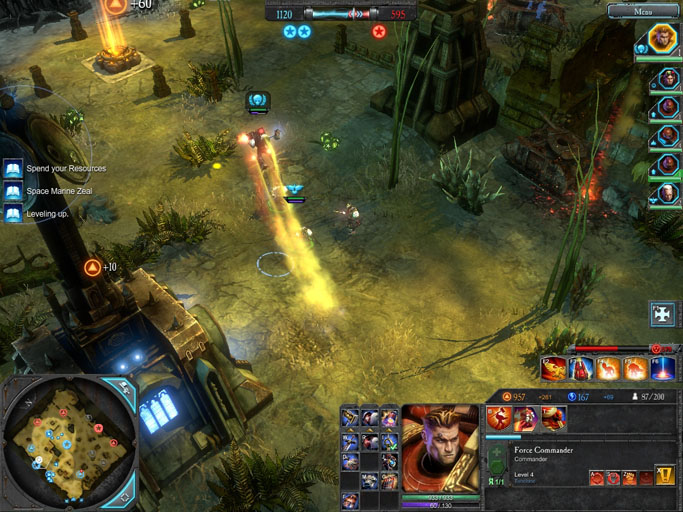Open the green plus reinforce slot
Image resolution: width=683 pixels, height=512 pixels.
tap(496, 459)
